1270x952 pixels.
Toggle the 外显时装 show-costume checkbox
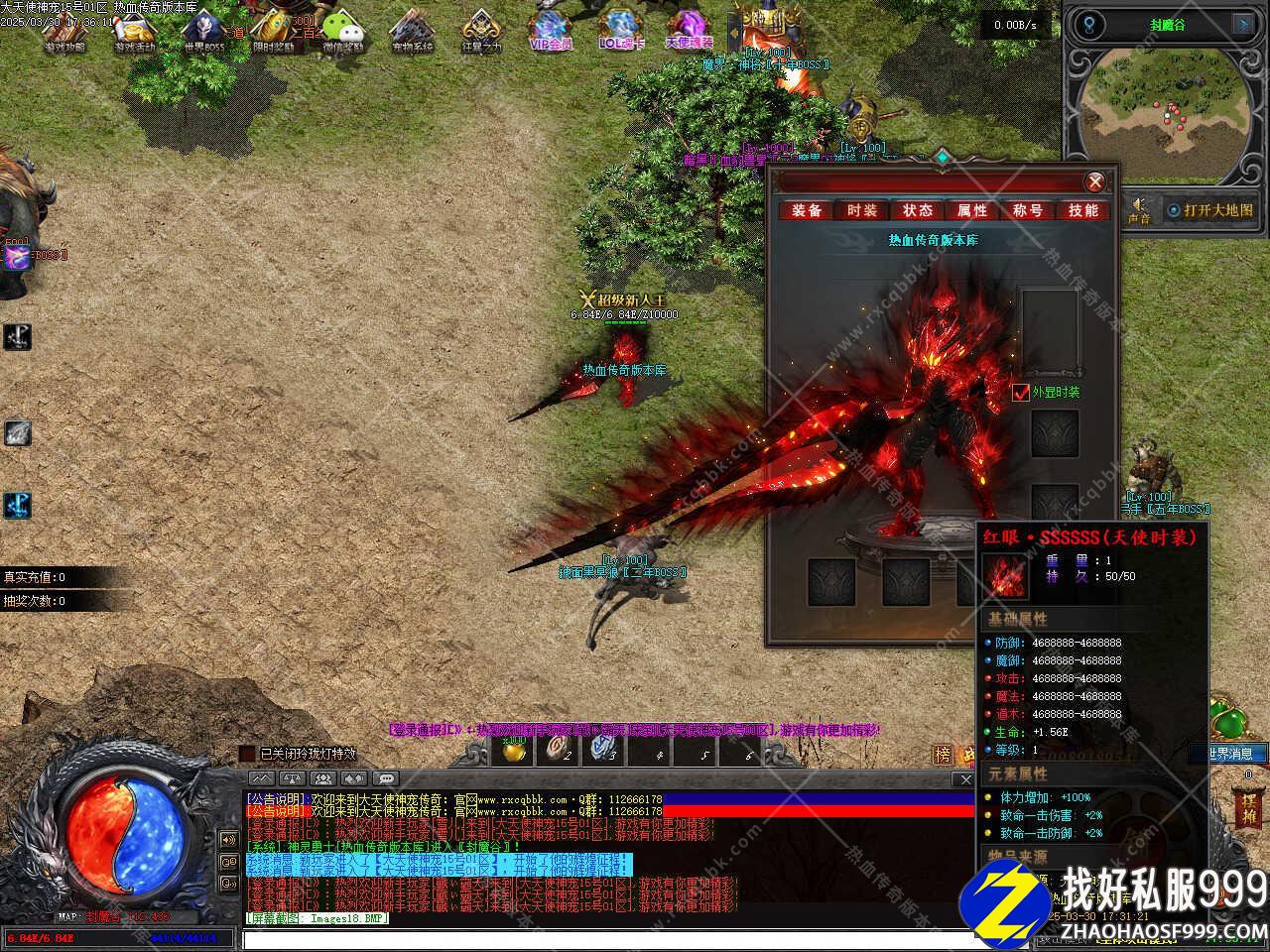(x=1022, y=393)
